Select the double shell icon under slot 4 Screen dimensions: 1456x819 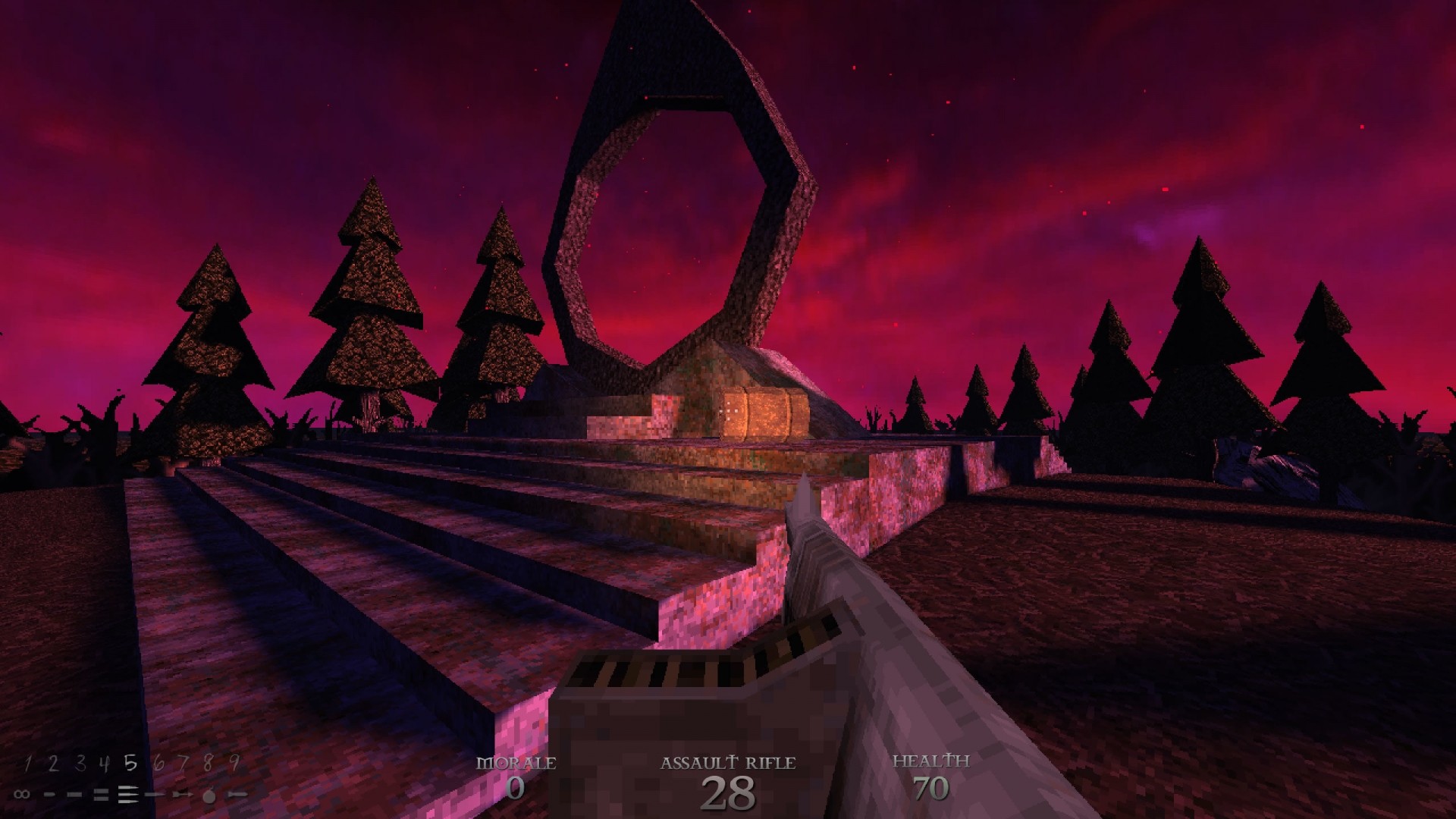(101, 794)
